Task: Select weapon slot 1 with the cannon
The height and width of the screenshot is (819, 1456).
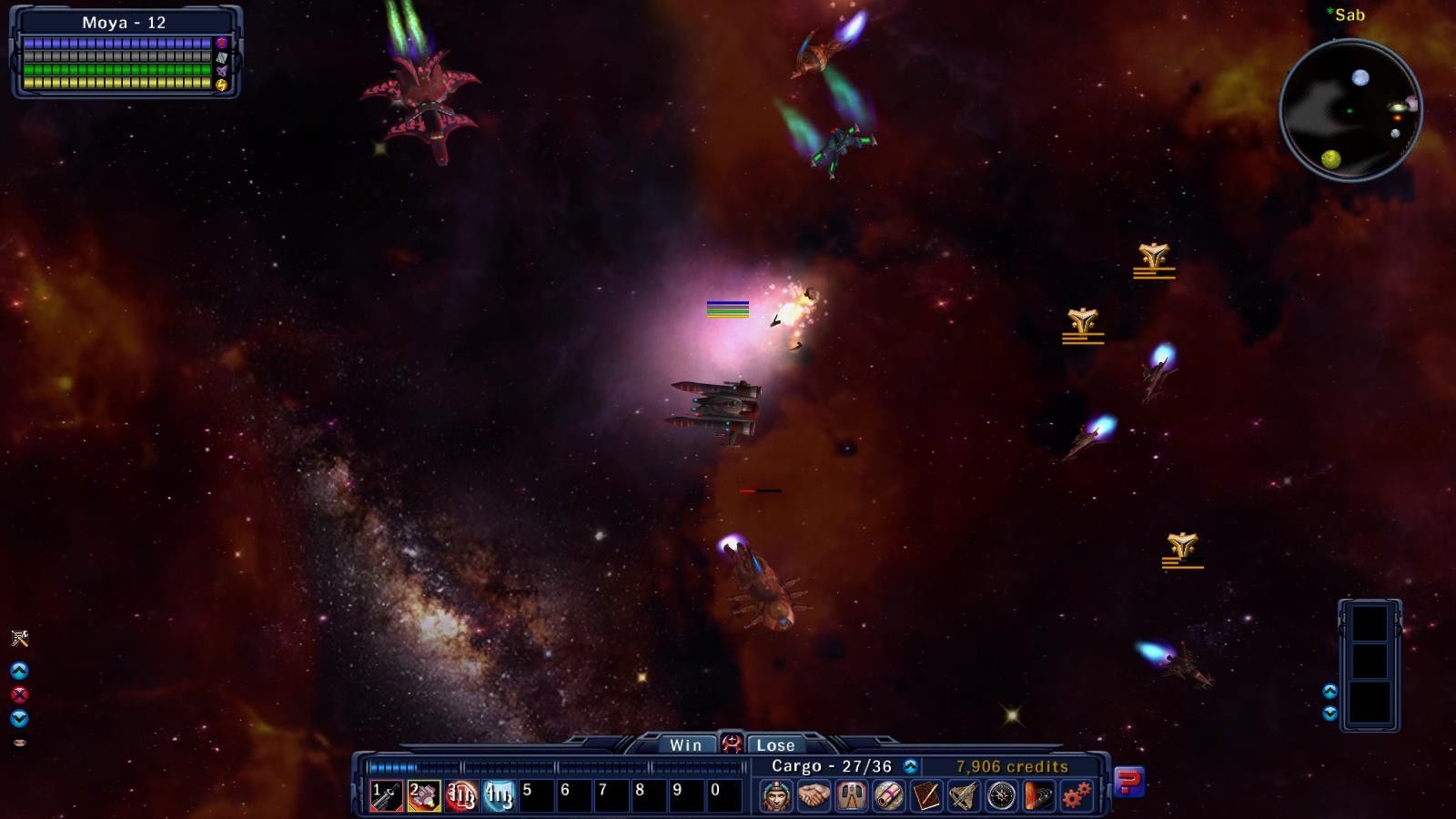Action: tap(386, 796)
